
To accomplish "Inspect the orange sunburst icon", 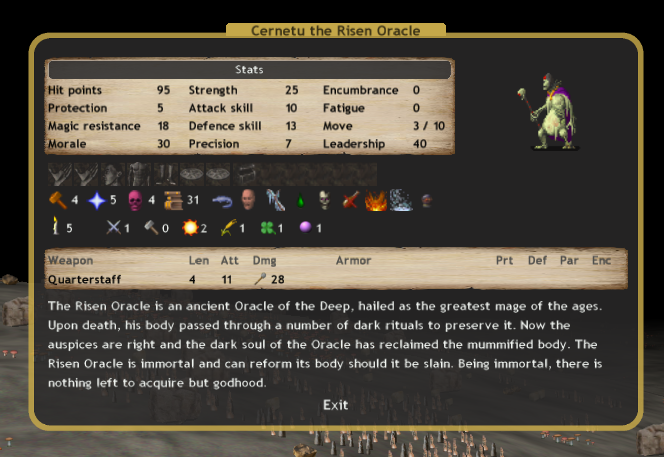I will click(x=188, y=228).
